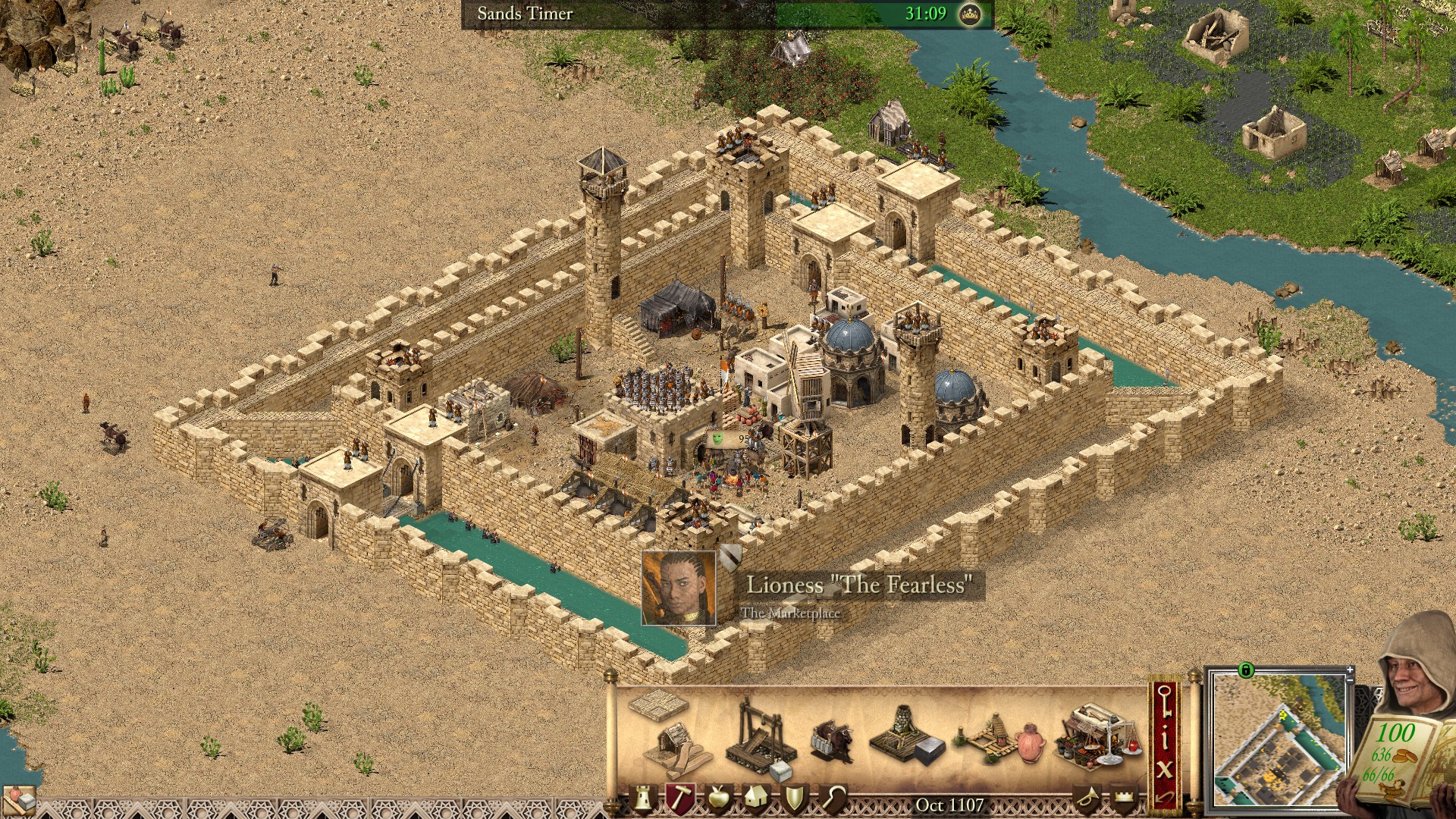Viewport: 1456px width, 819px height.
Task: Pick the stockpile building
Action: (657, 704)
